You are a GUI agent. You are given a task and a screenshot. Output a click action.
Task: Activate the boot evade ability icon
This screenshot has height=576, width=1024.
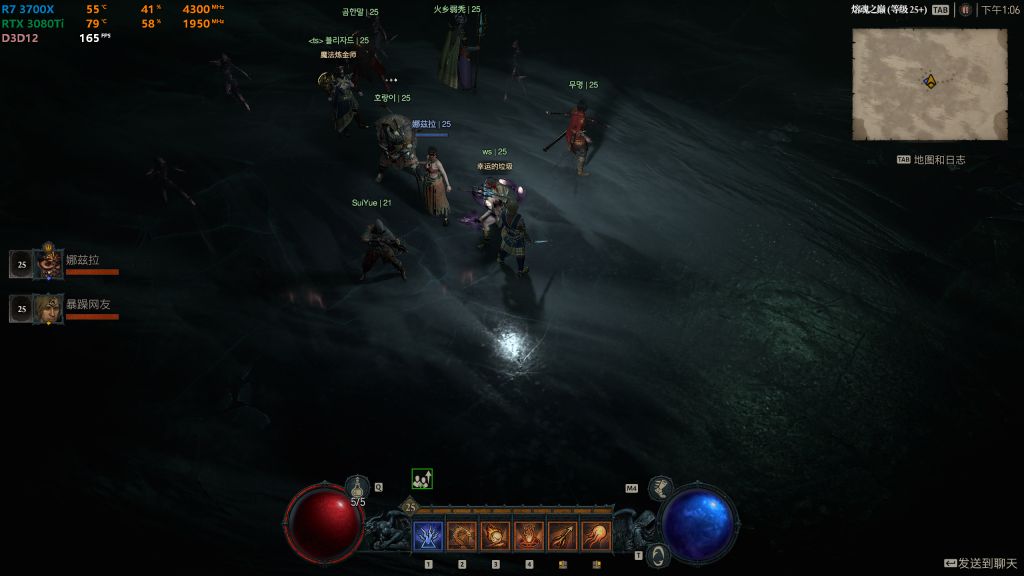pos(659,487)
